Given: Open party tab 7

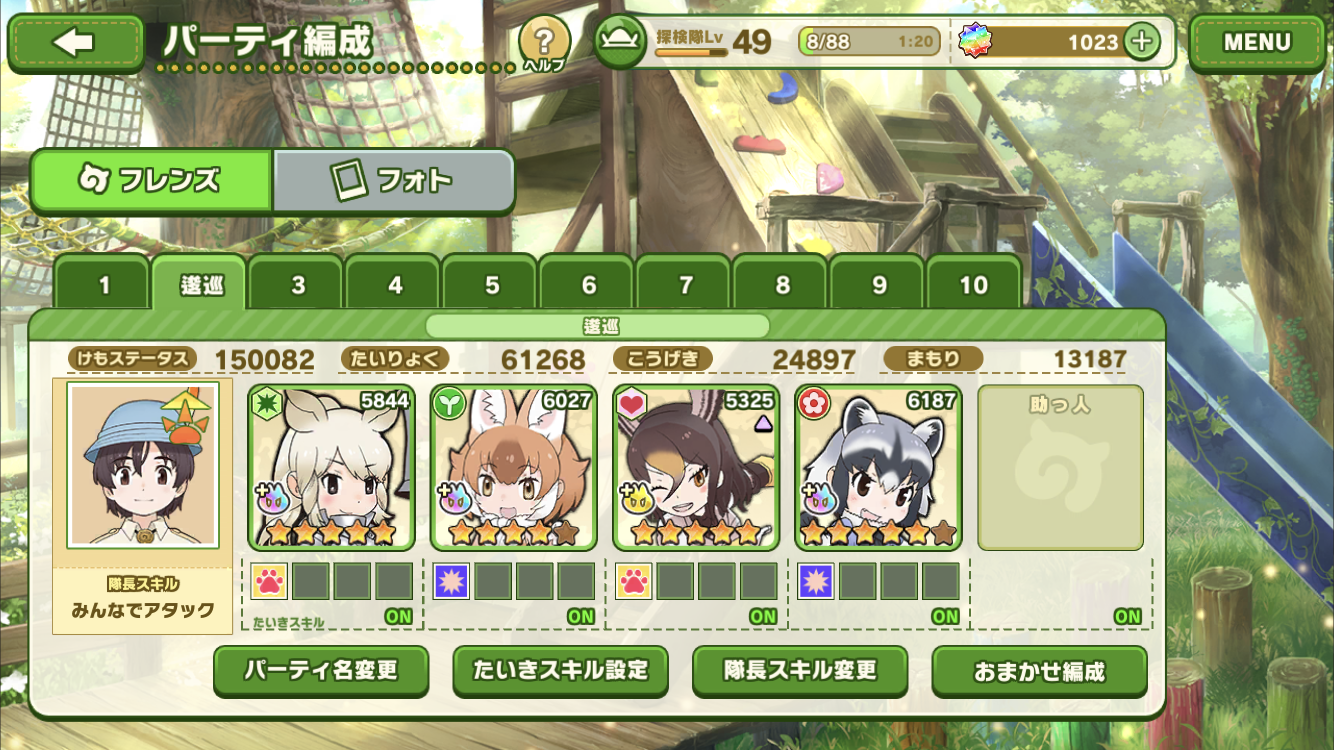Looking at the screenshot, I should click(x=685, y=285).
